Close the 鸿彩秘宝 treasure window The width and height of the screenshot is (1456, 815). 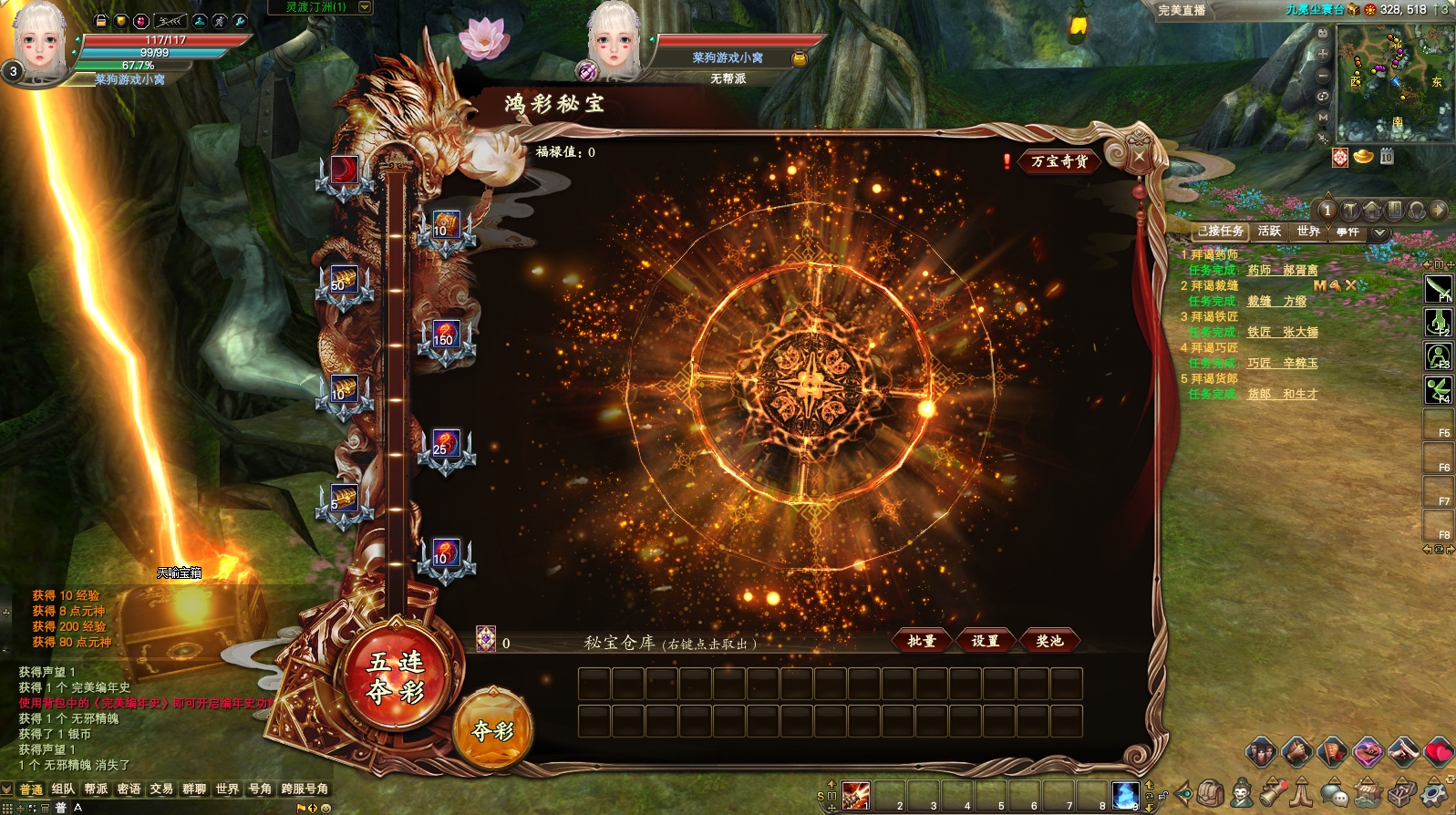pyautogui.click(x=1139, y=157)
